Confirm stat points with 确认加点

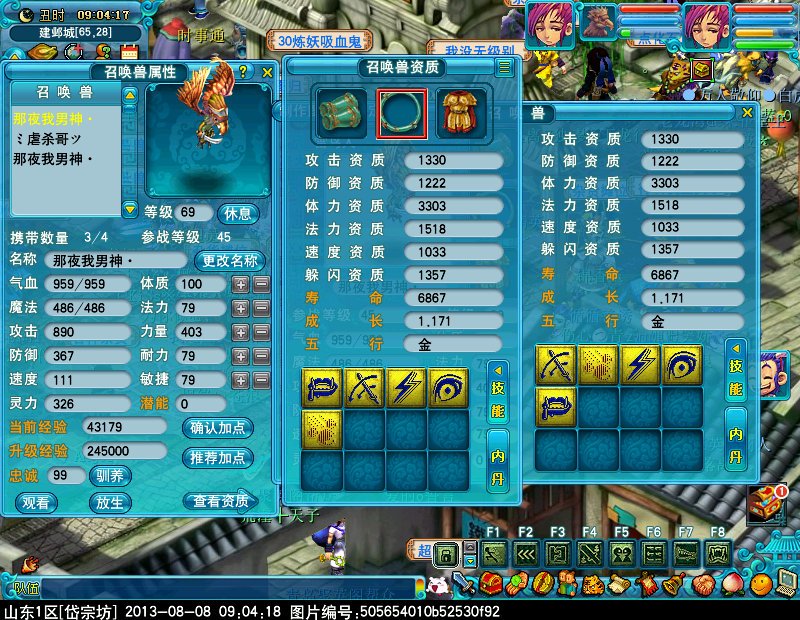[x=217, y=428]
